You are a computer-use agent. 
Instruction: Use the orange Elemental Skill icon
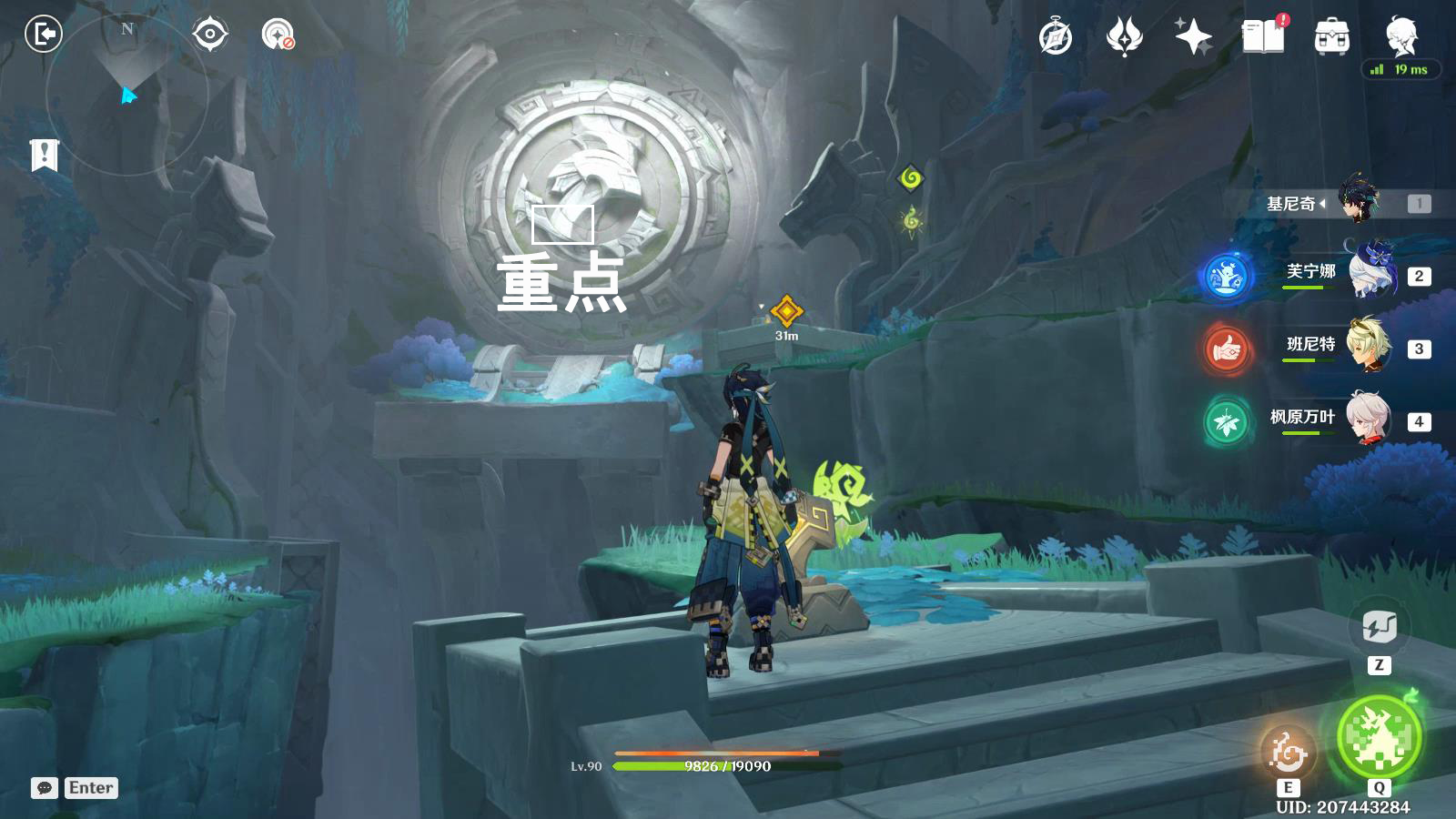[1288, 752]
